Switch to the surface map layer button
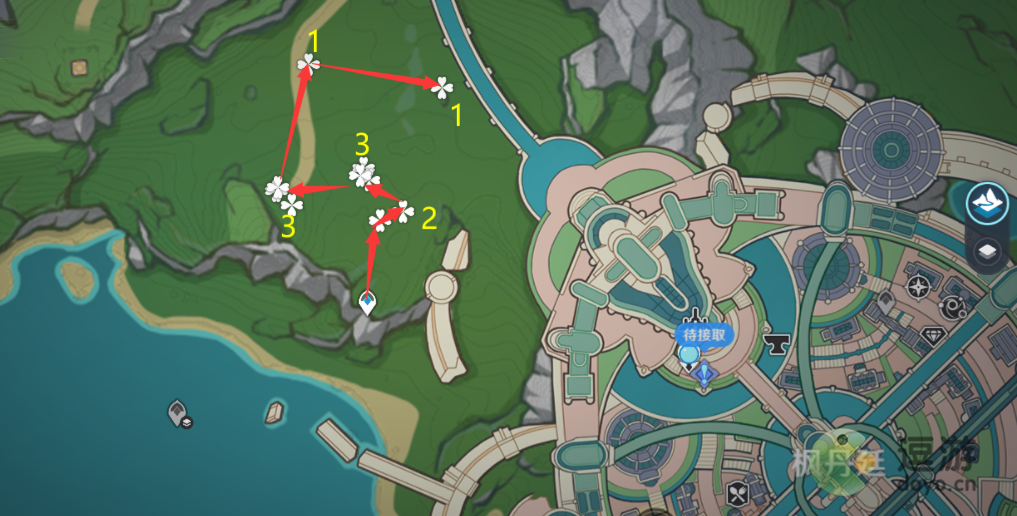Image resolution: width=1017 pixels, height=516 pixels. click(x=986, y=203)
